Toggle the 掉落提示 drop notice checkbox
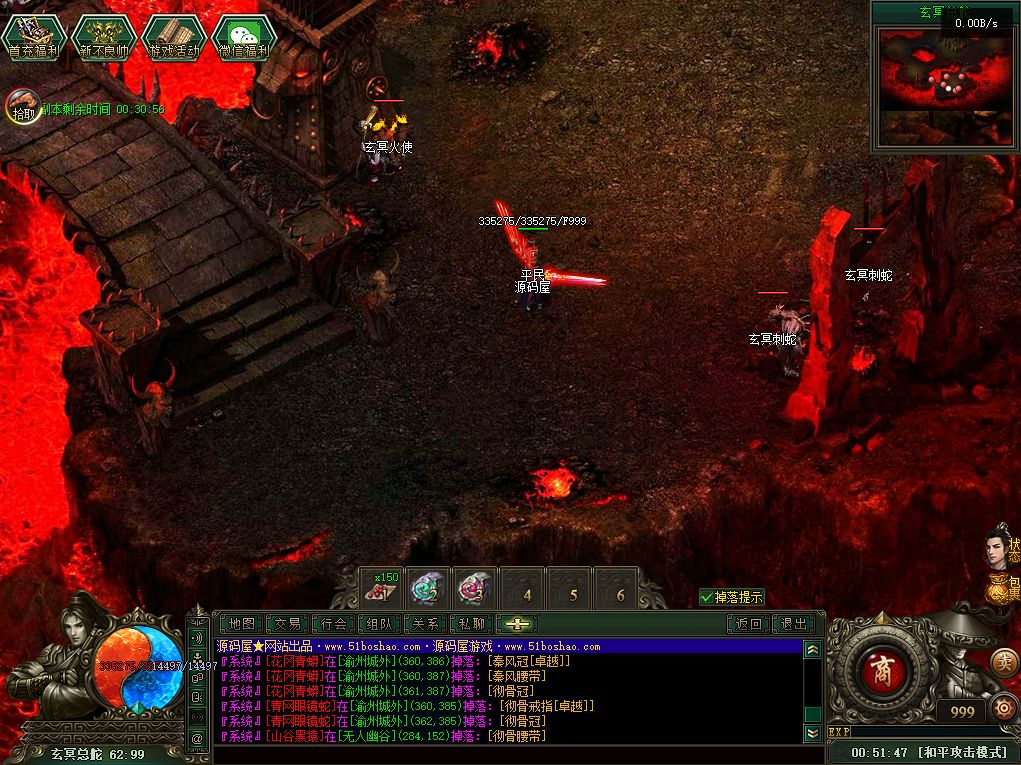 coord(707,597)
